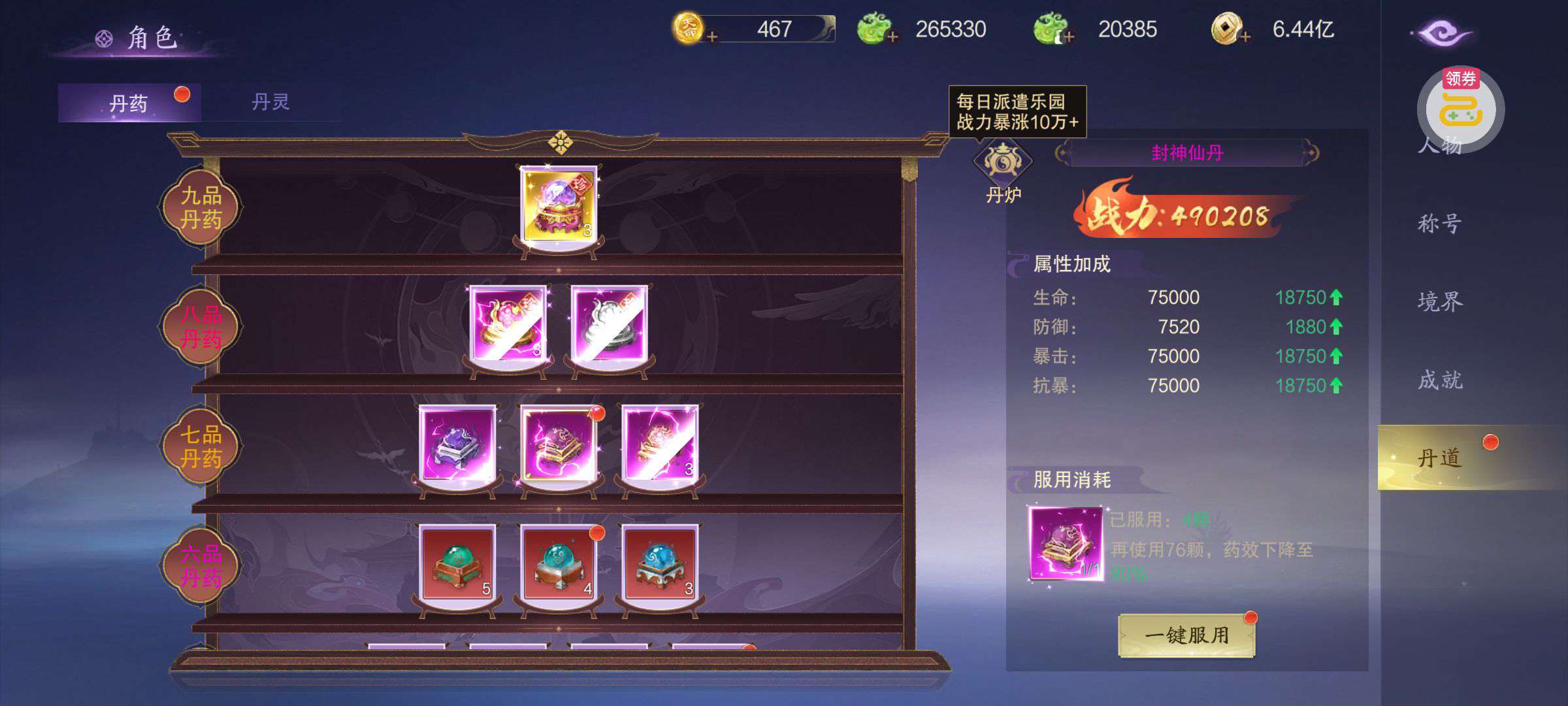Image resolution: width=1568 pixels, height=706 pixels.
Task: Open the 成就 achievements menu
Action: pos(1439,380)
